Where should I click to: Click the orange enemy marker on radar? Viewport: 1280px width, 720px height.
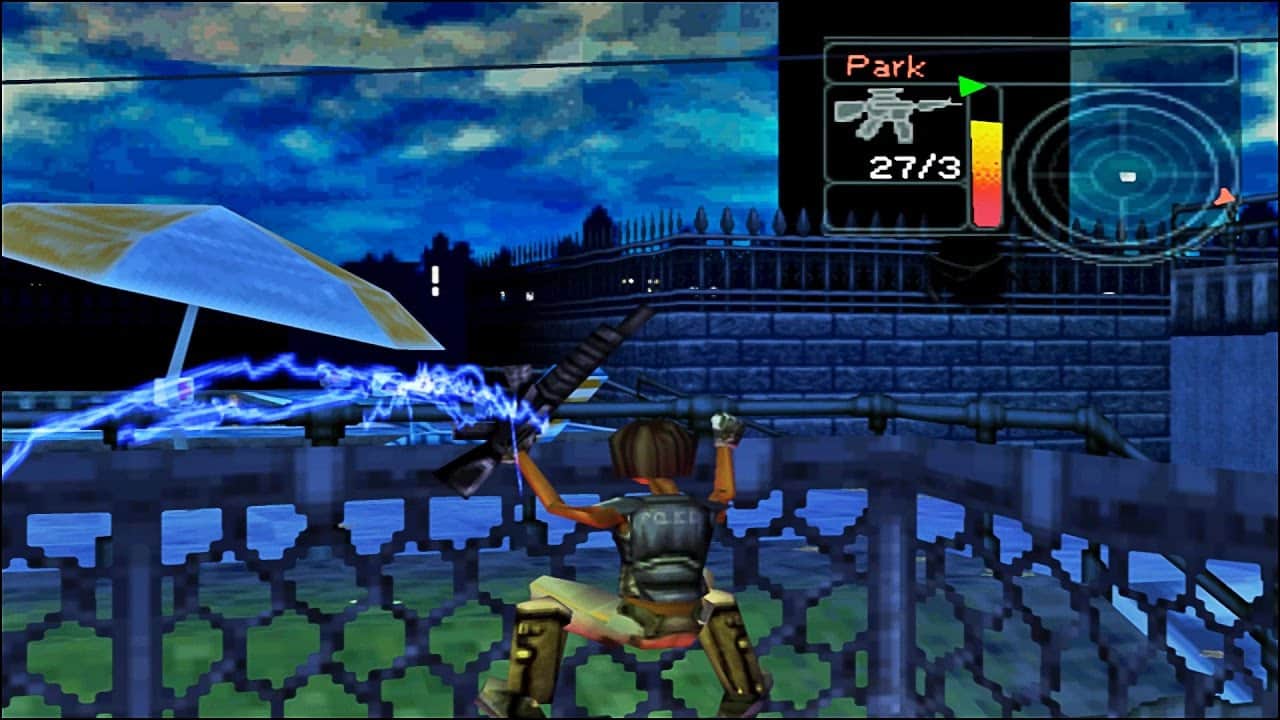pos(1224,198)
